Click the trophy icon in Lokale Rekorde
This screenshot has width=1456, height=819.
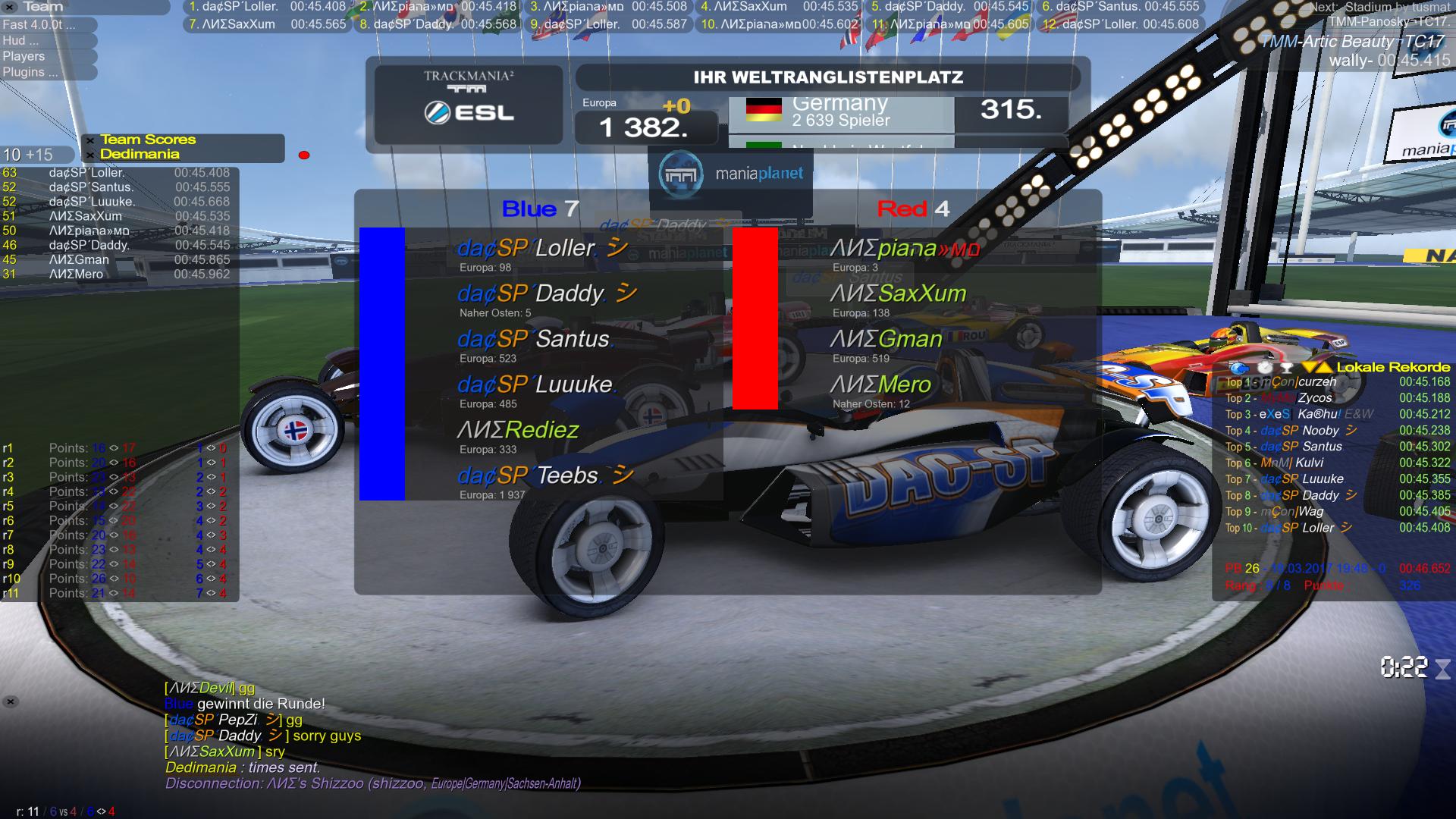coord(1286,368)
